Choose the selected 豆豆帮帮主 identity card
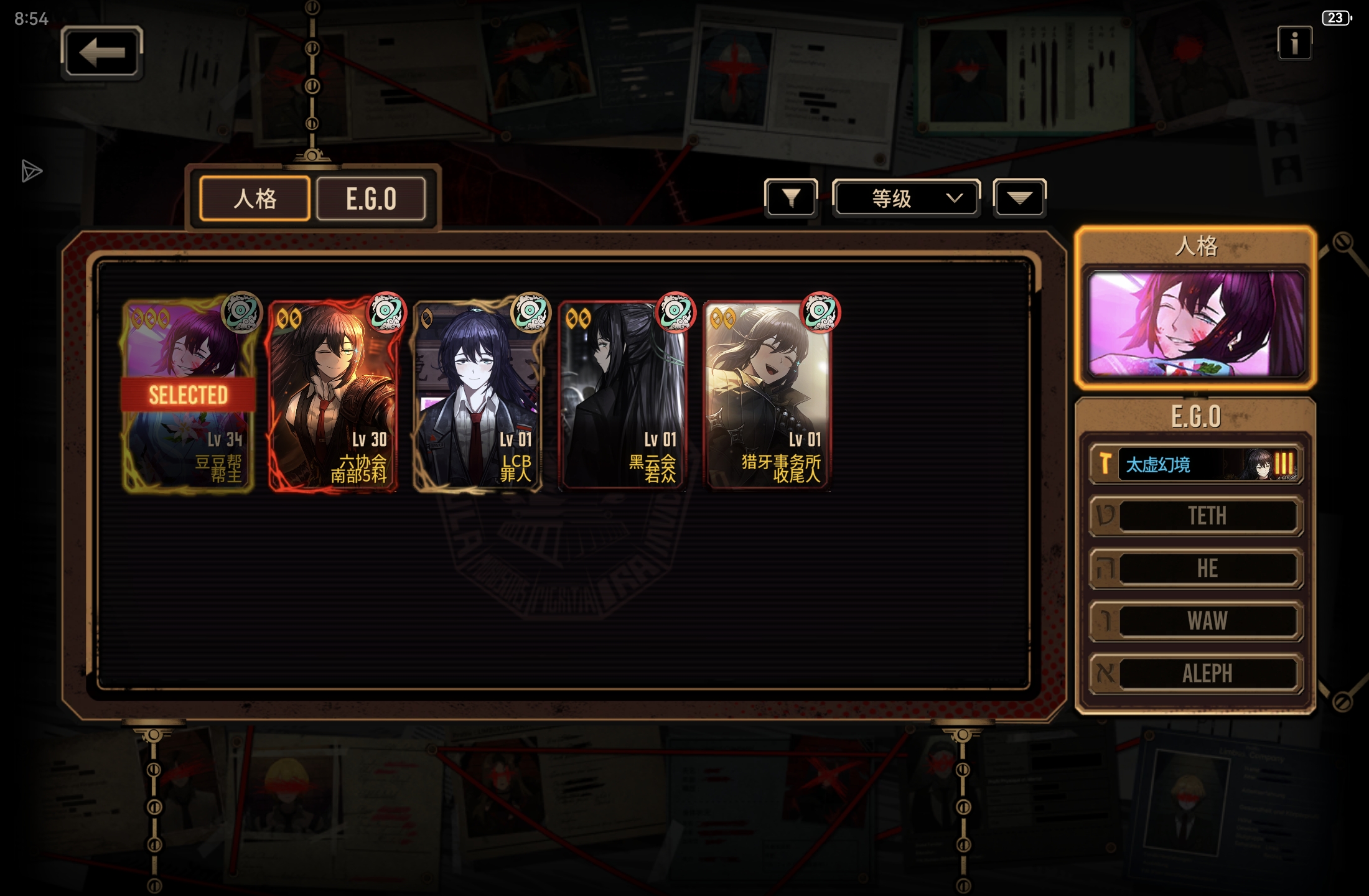Image resolution: width=1369 pixels, height=896 pixels. pos(188,396)
